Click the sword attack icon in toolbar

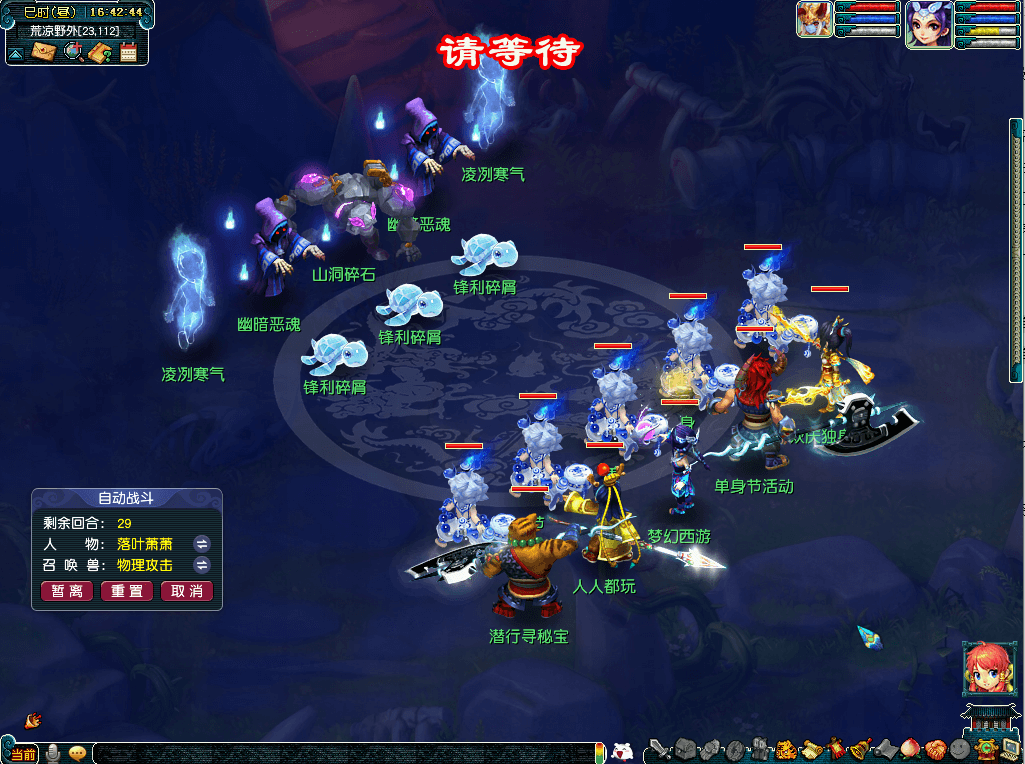657,748
